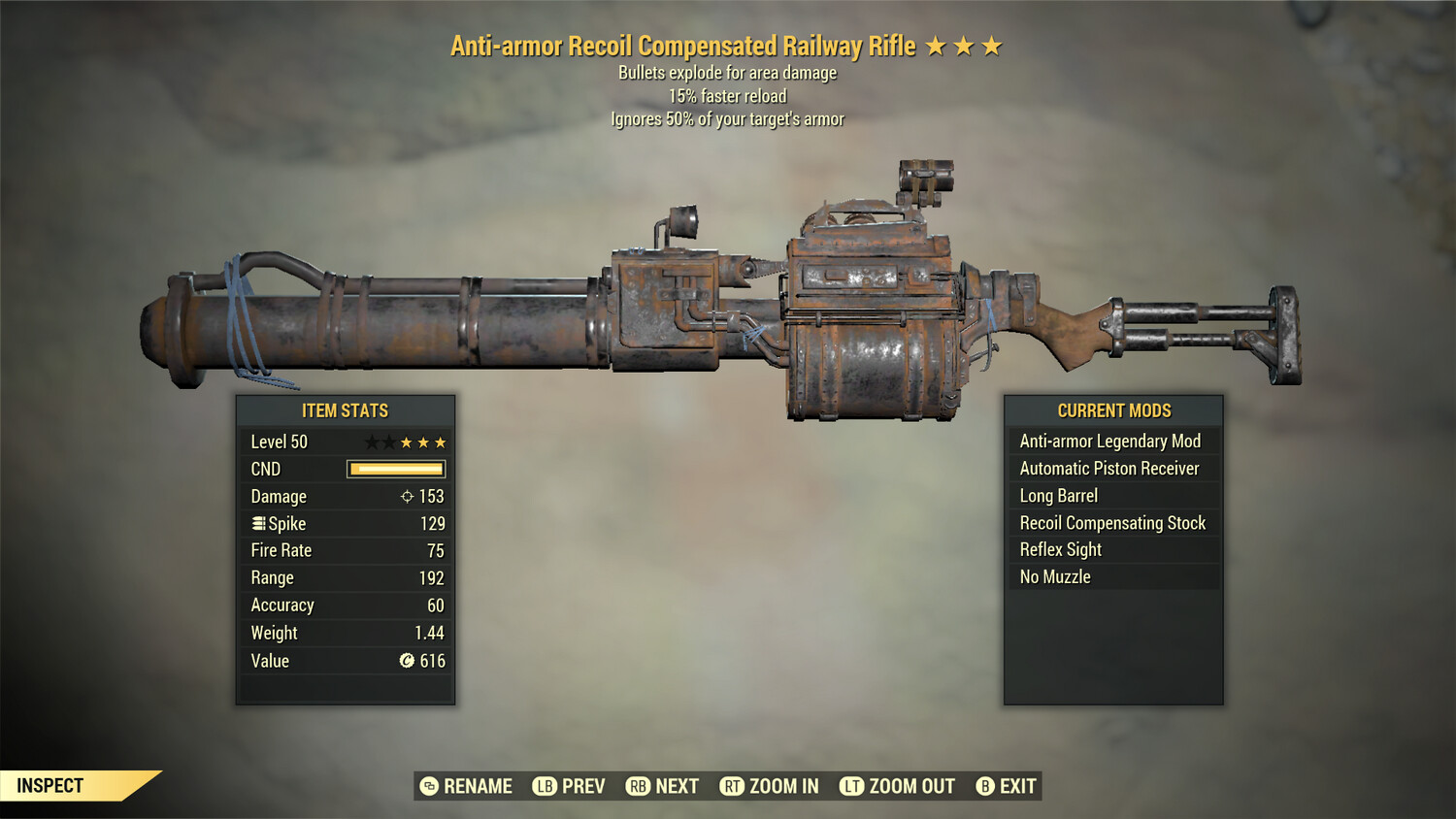Click the CND condition bar
Image resolution: width=1456 pixels, height=819 pixels.
pyautogui.click(x=394, y=469)
